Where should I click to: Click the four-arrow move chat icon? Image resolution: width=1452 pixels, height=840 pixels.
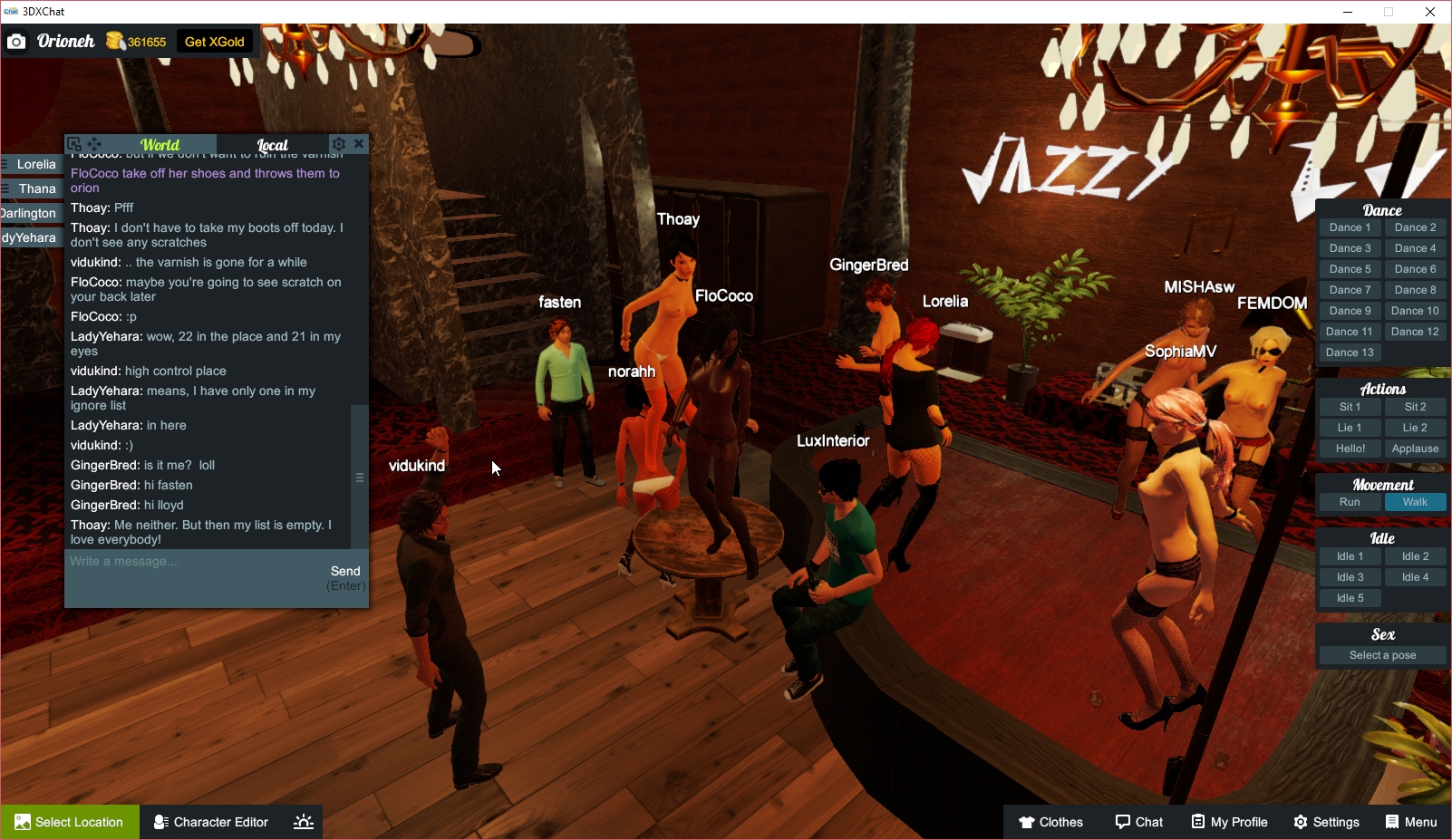pyautogui.click(x=93, y=143)
